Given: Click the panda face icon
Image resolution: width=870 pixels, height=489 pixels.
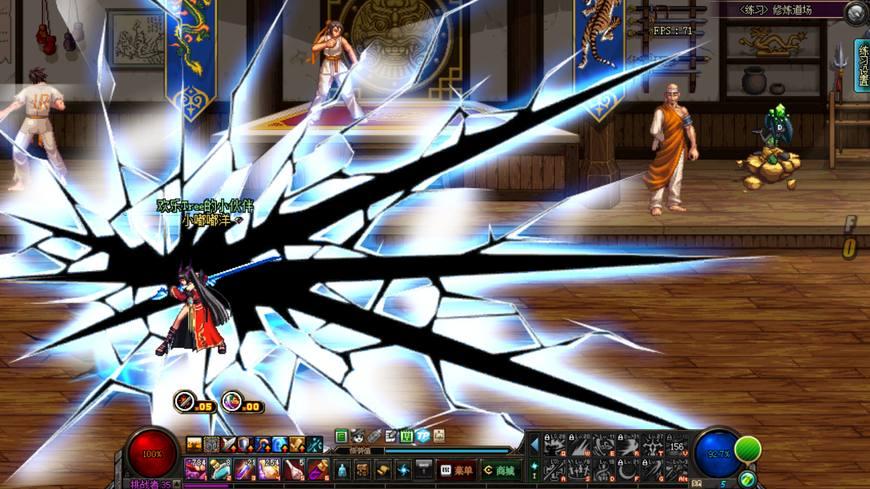Looking at the screenshot, I should pos(357,436).
